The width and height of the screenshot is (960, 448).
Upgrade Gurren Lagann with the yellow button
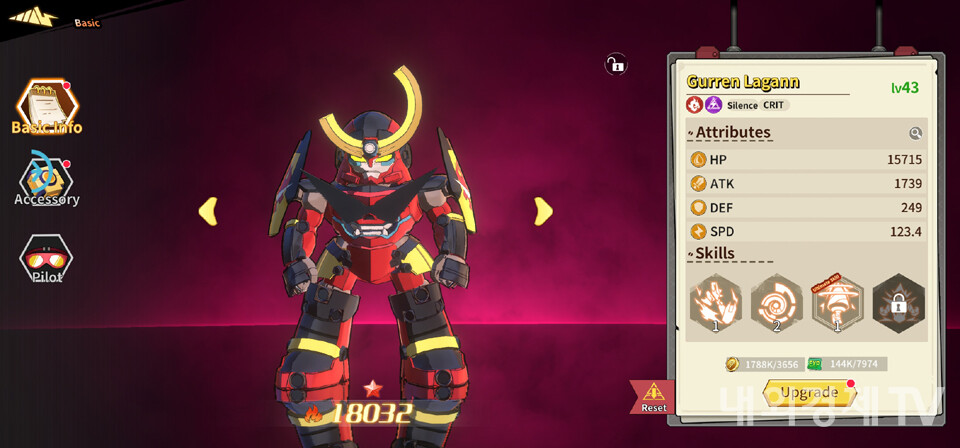(x=809, y=392)
